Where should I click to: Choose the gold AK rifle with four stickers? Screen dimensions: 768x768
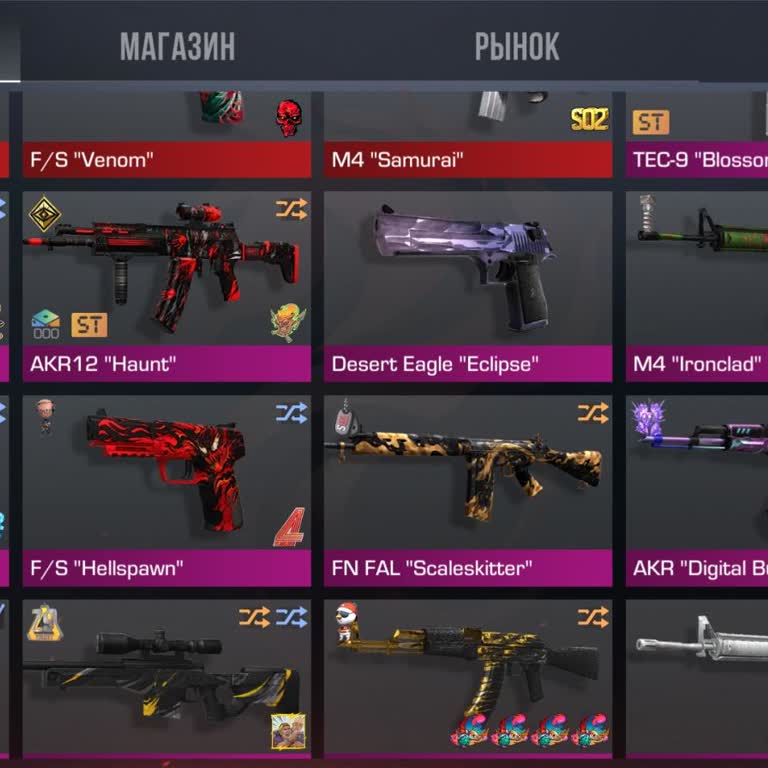coord(467,680)
